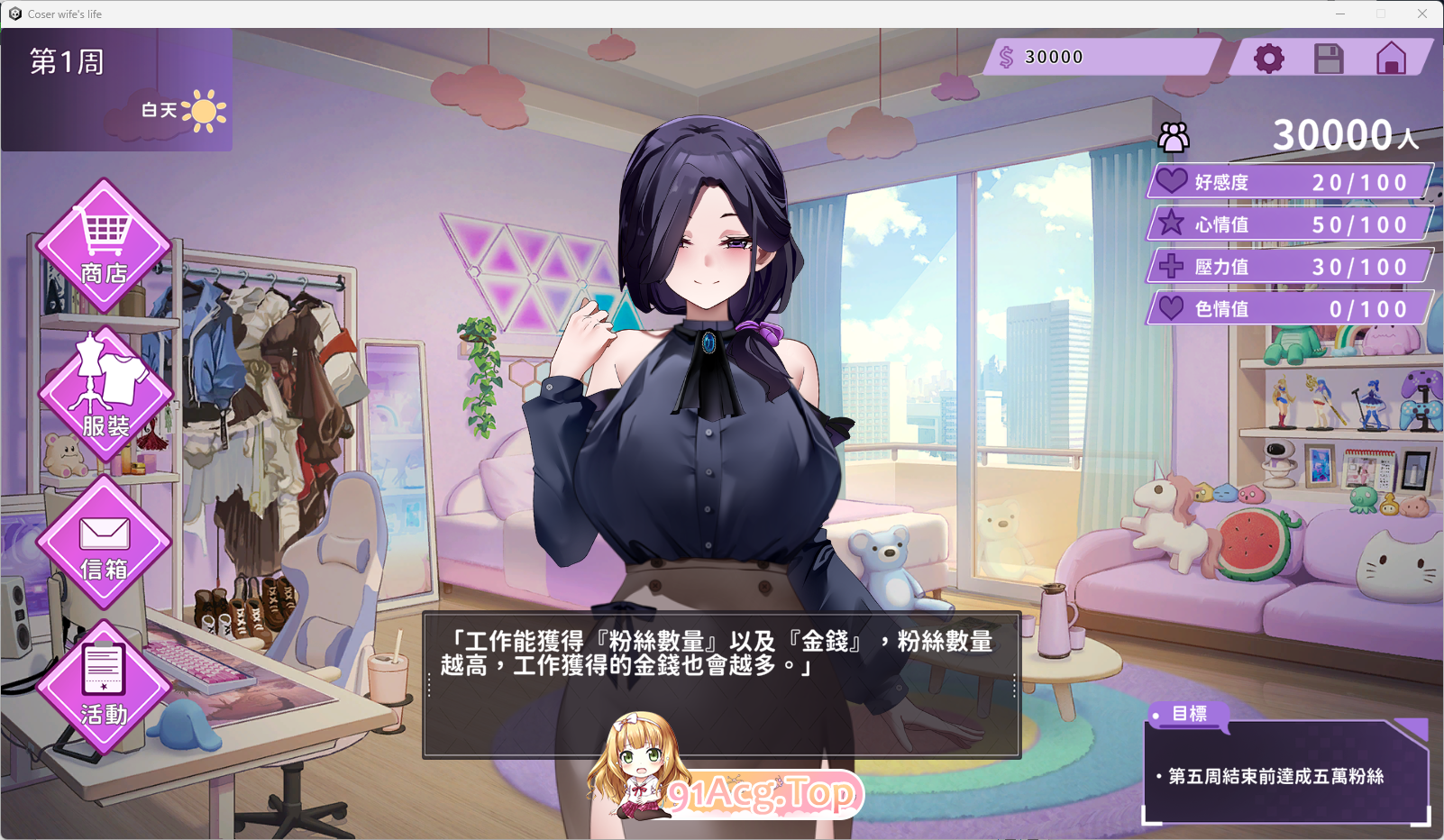Click the save disk icon

1329,57
